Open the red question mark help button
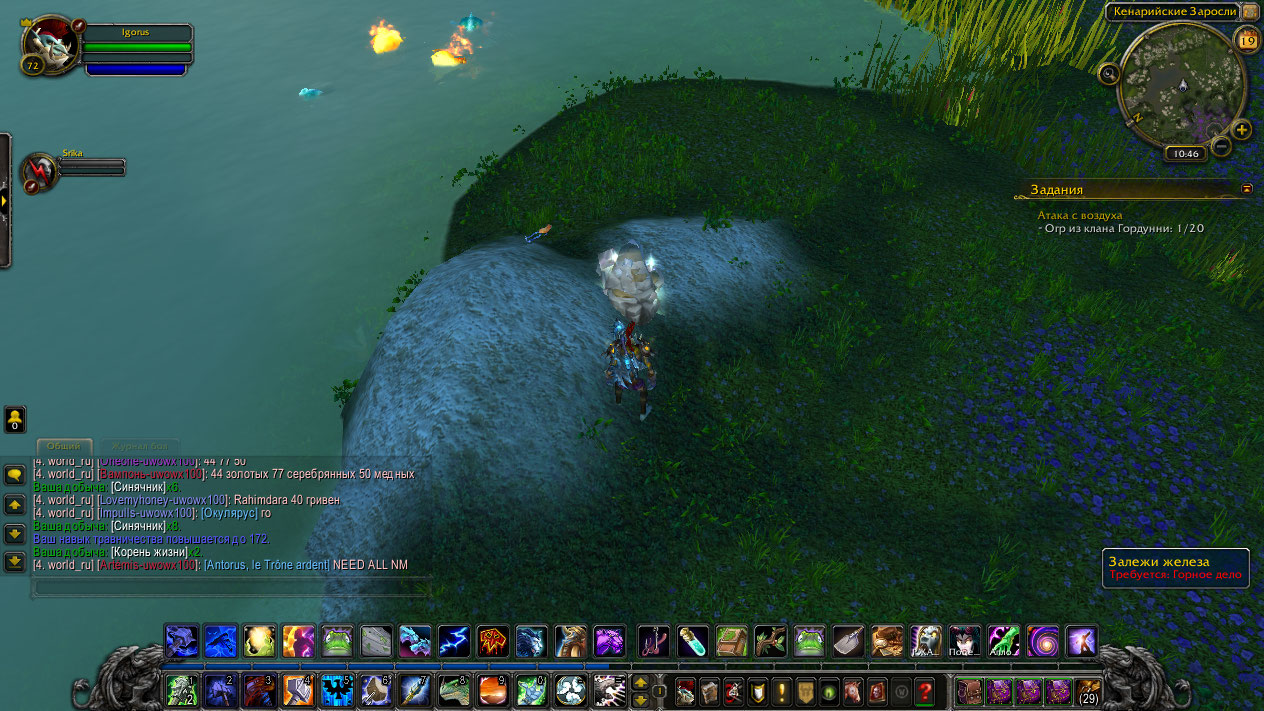 924,690
